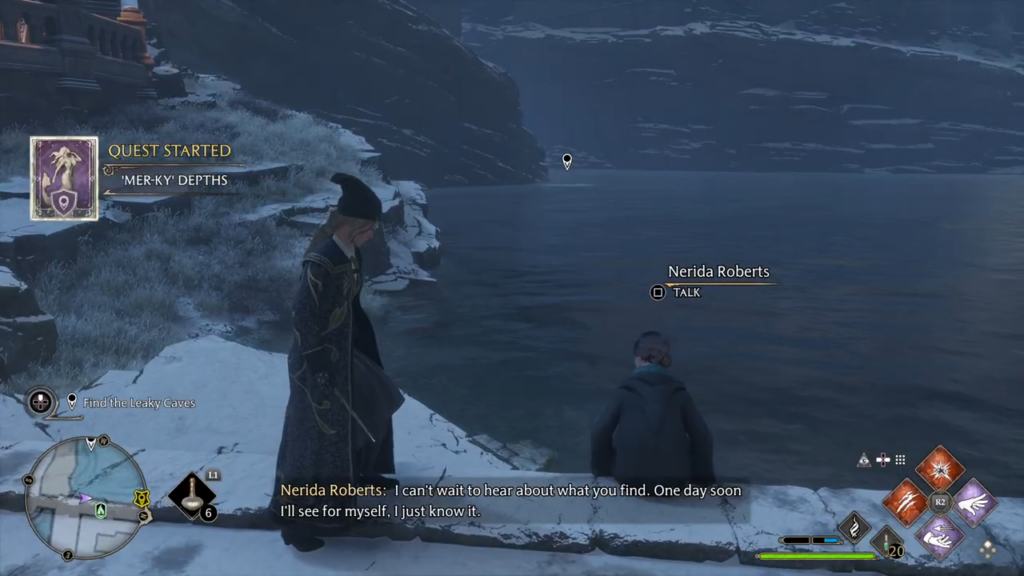Click the yellow shield marker on the minimap
1024x576 pixels.
pyautogui.click(x=141, y=496)
